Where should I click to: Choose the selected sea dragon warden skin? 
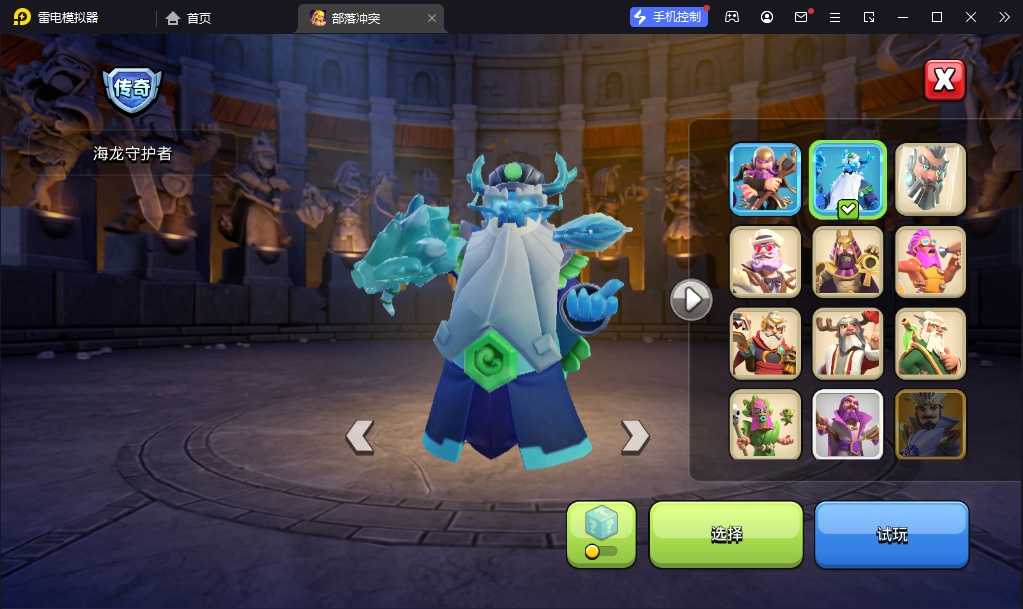[848, 179]
